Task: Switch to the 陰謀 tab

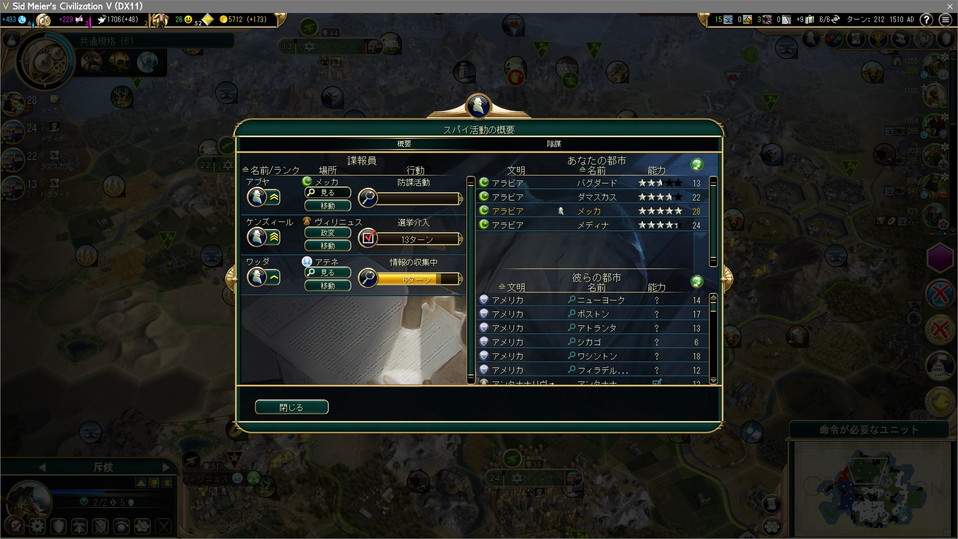Action: click(x=553, y=144)
